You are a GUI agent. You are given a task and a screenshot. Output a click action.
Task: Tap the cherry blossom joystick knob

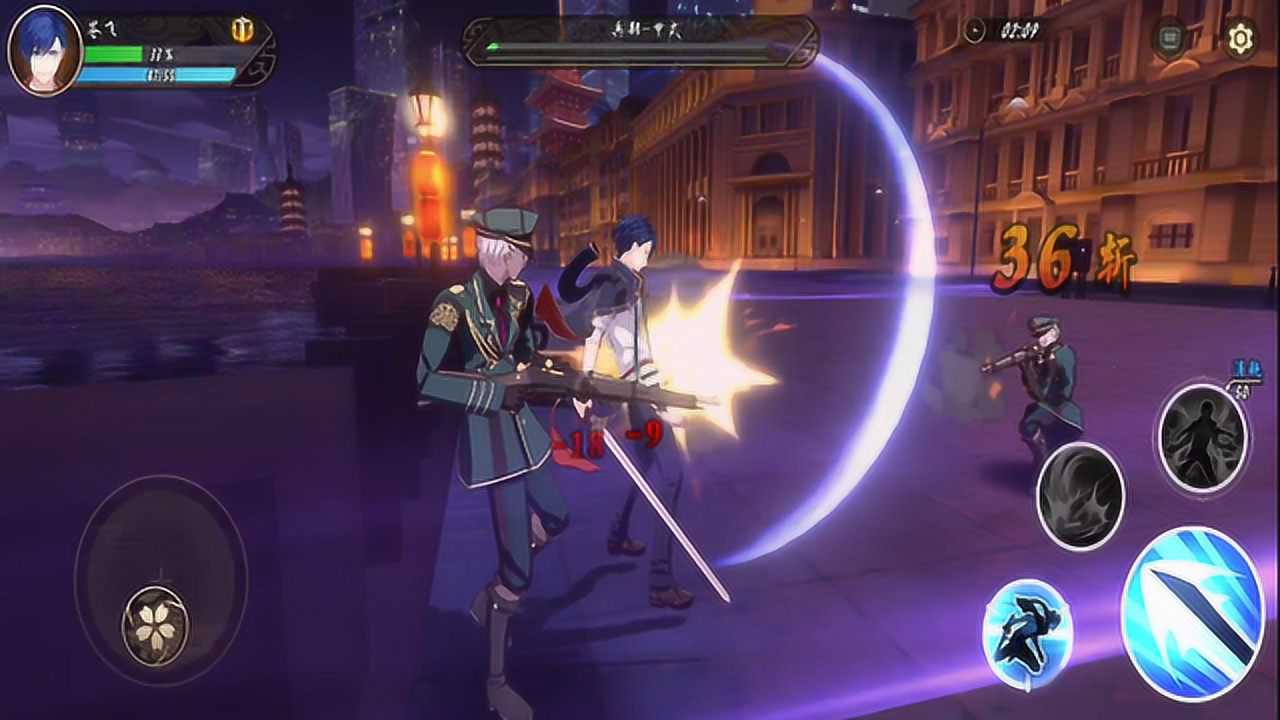(155, 625)
